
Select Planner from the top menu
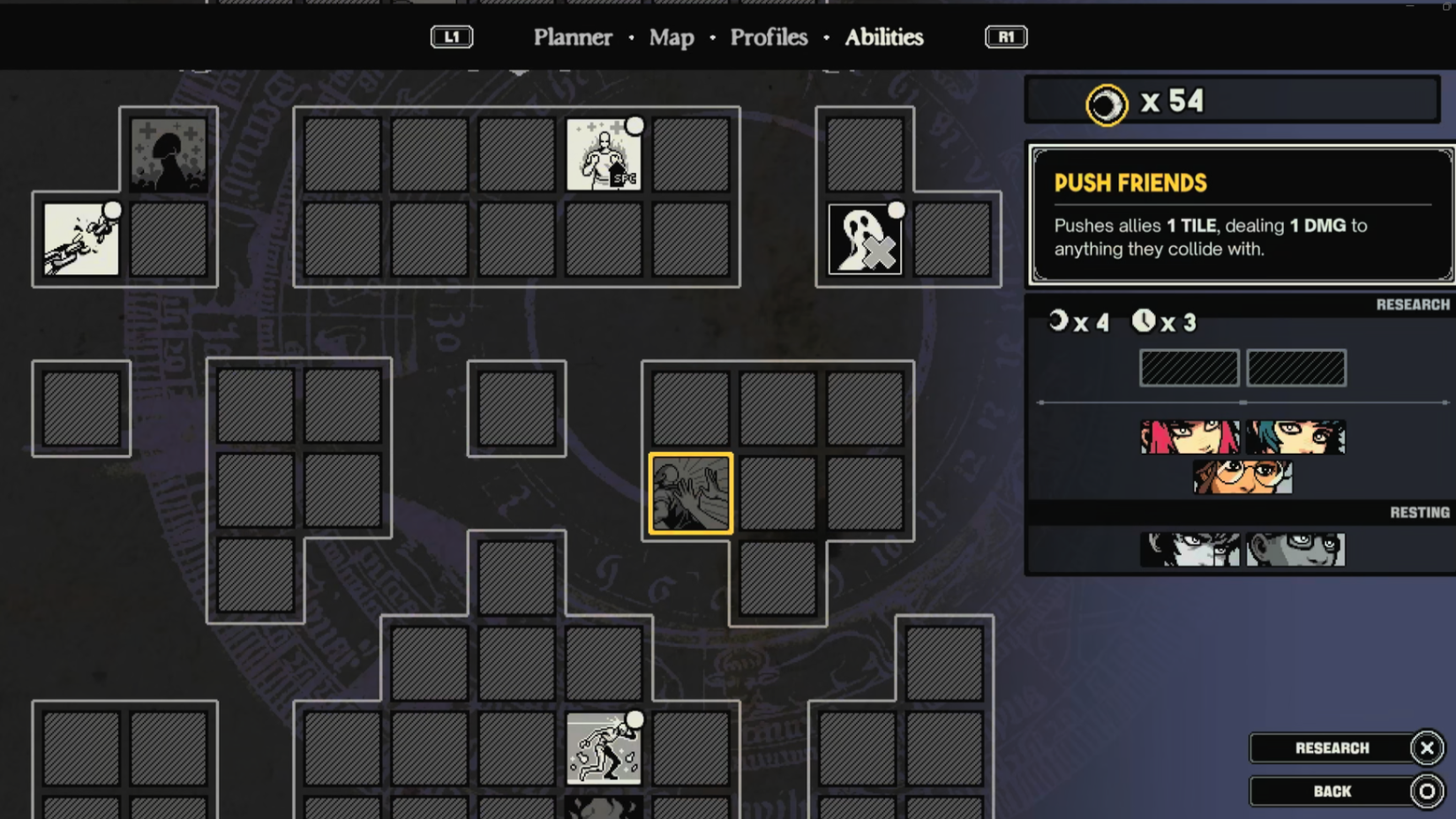point(572,37)
